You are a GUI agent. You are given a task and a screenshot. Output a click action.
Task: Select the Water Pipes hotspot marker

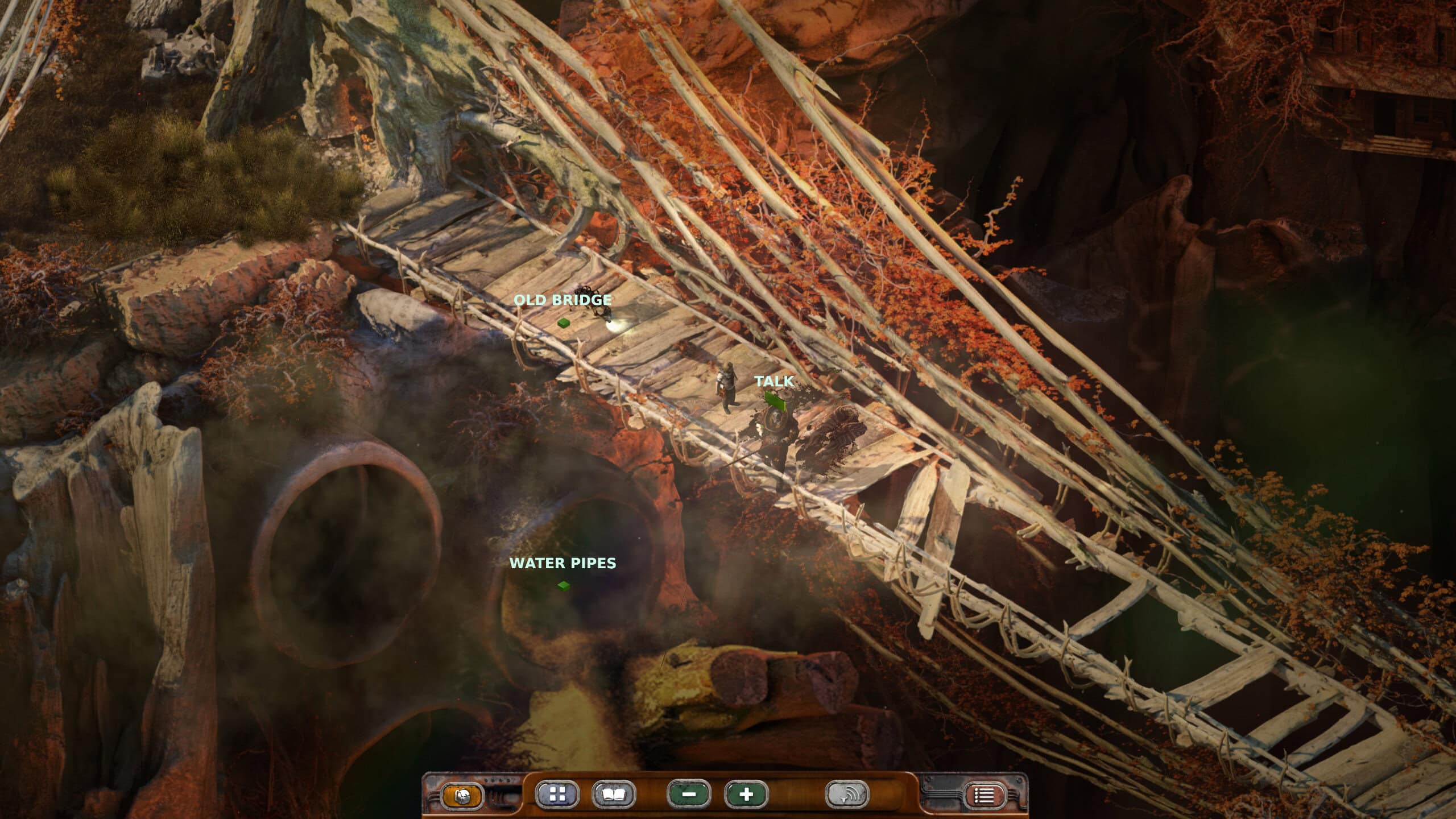[564, 585]
